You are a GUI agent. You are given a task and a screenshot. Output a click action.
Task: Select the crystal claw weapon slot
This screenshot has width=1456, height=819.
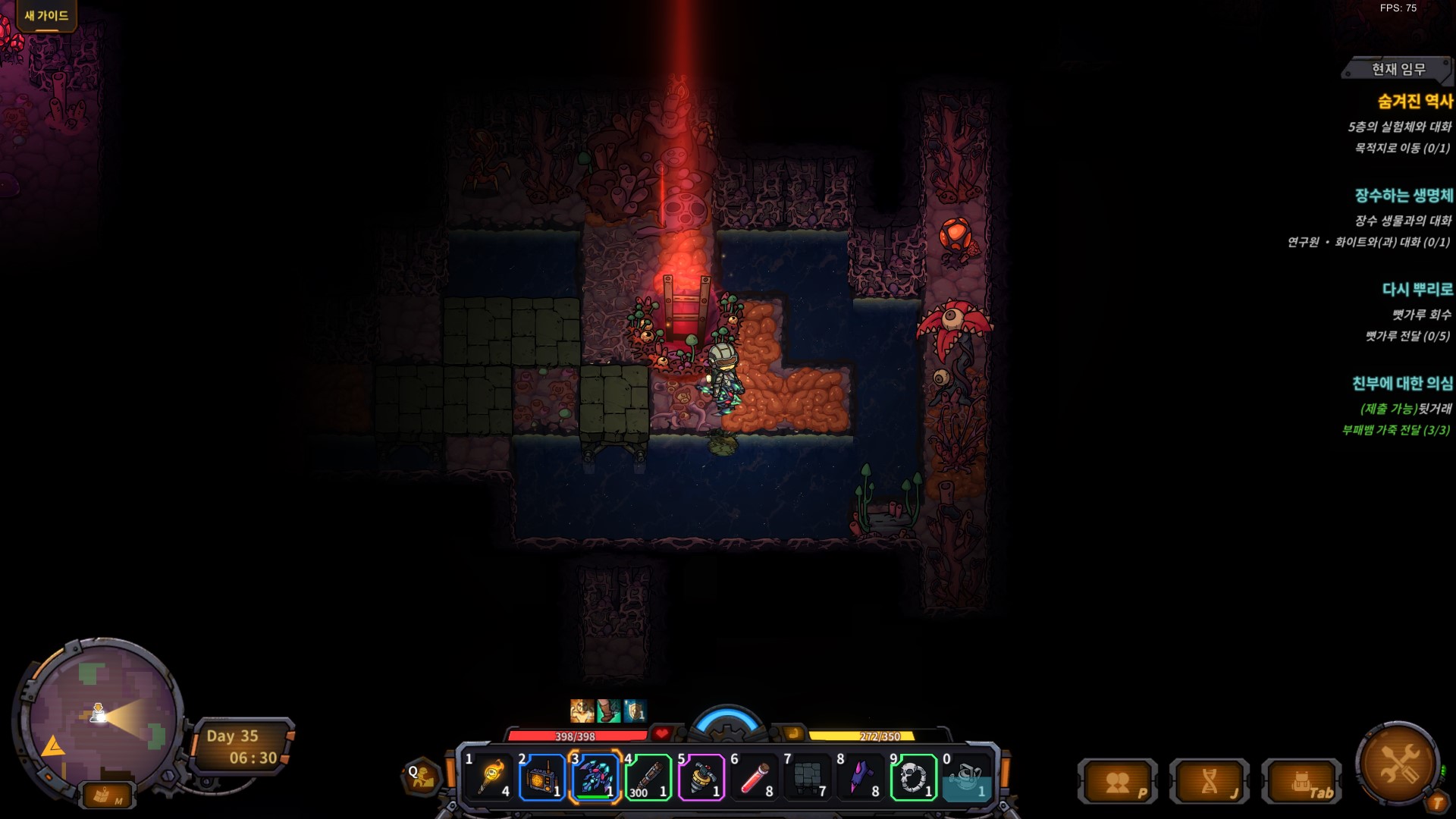pyautogui.click(x=595, y=777)
